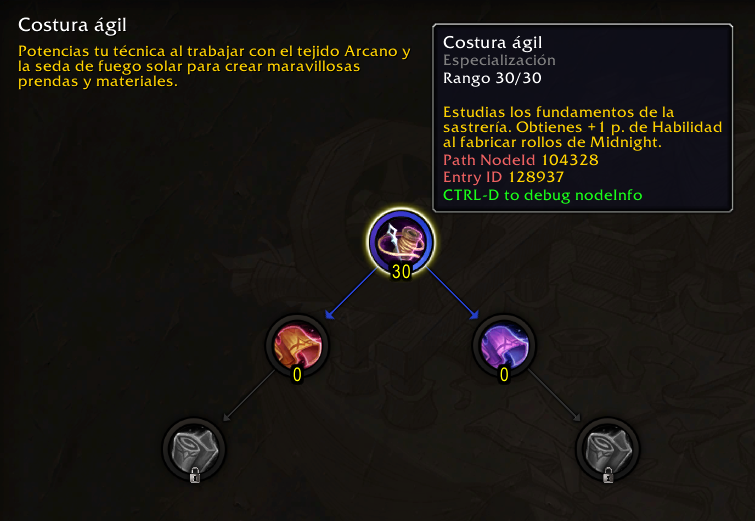The width and height of the screenshot is (755, 521).
Task: Click the locked node connected to the red cloth node
Action: click(x=194, y=449)
